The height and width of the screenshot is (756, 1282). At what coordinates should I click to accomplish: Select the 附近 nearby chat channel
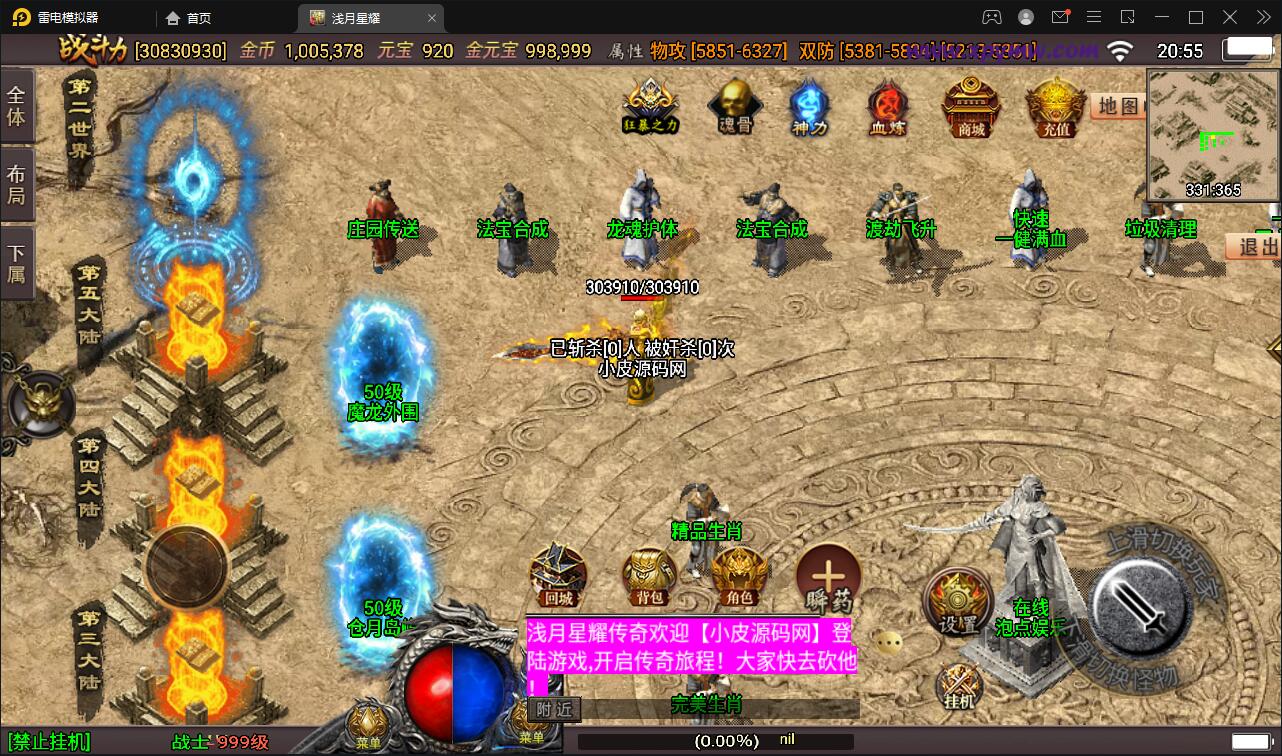click(553, 709)
